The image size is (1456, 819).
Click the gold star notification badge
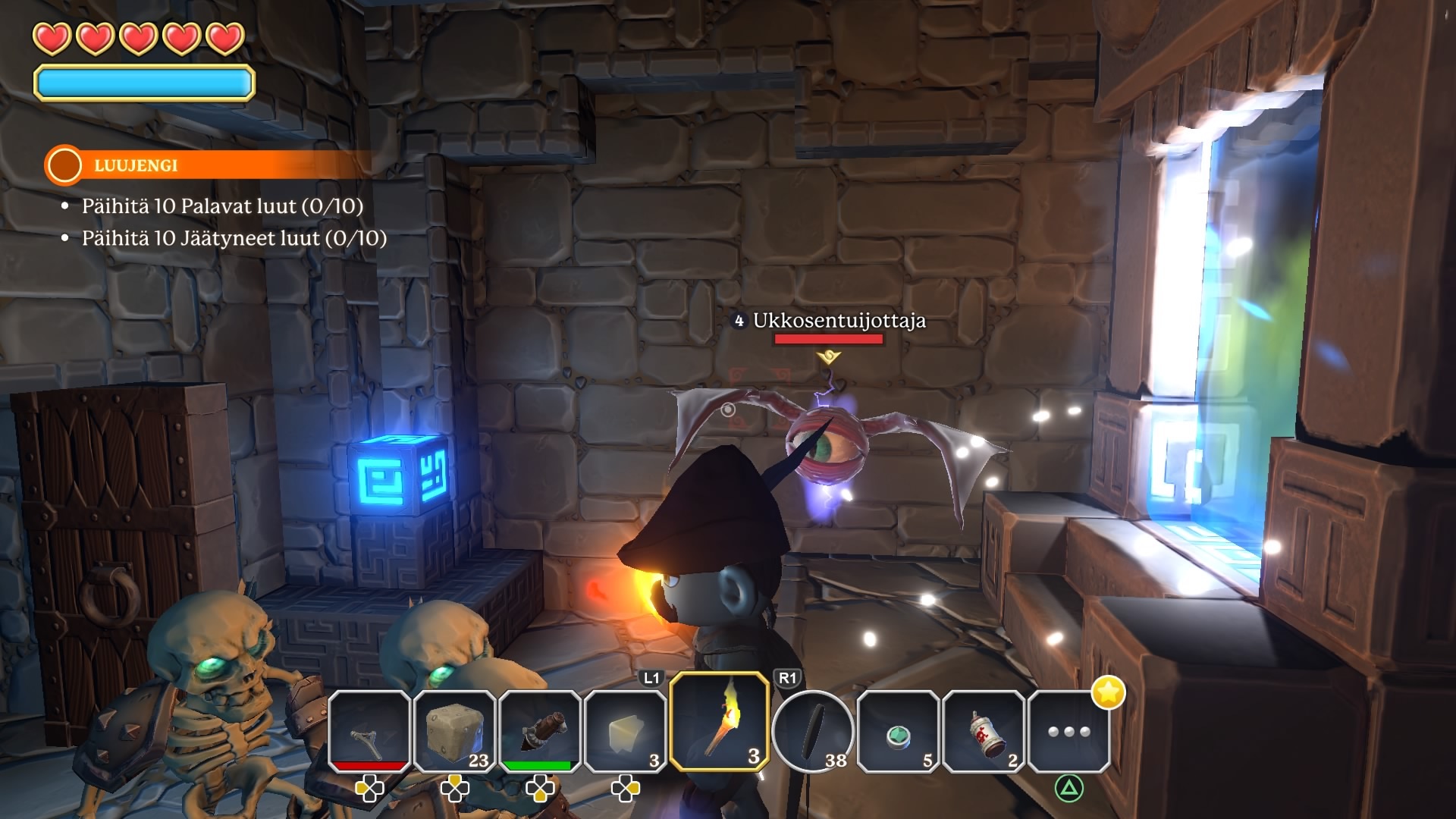1108,692
